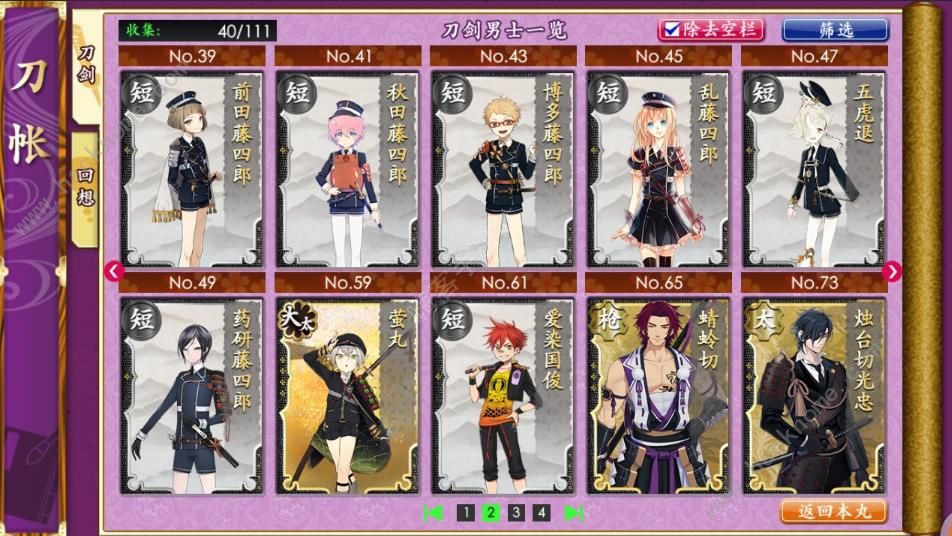Viewport: 952px width, 536px height.
Task: Open the 烛台切光忠 card No.73
Action: coord(814,394)
